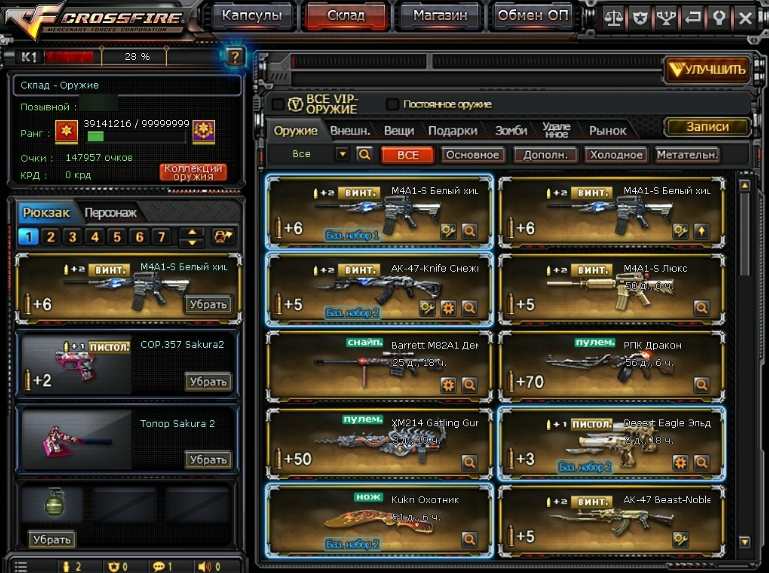The image size is (769, 573).
Task: Switch to the Зомби tab
Action: [x=510, y=131]
